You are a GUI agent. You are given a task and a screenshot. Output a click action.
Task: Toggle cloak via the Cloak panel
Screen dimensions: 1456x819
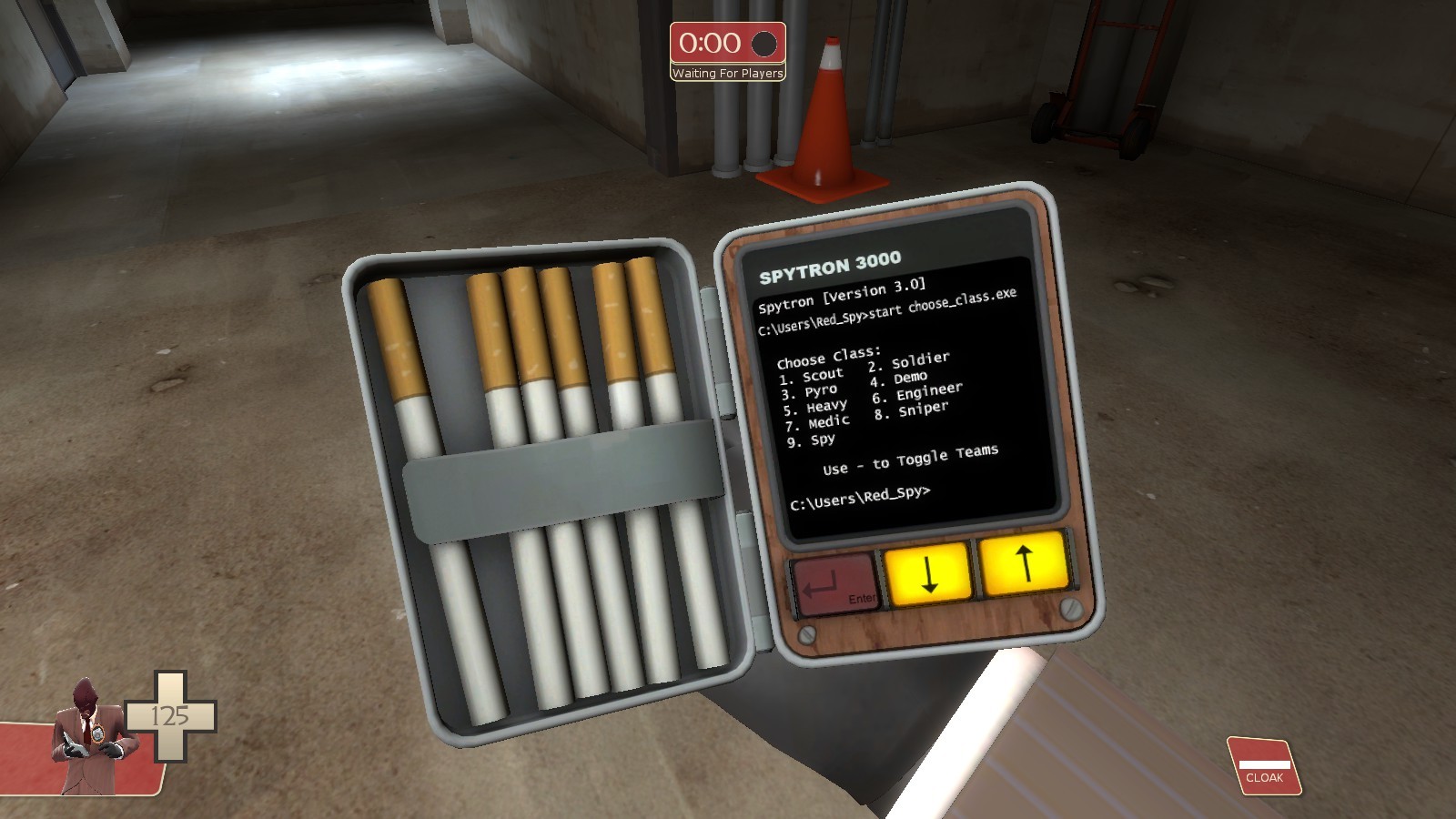coord(1265,764)
